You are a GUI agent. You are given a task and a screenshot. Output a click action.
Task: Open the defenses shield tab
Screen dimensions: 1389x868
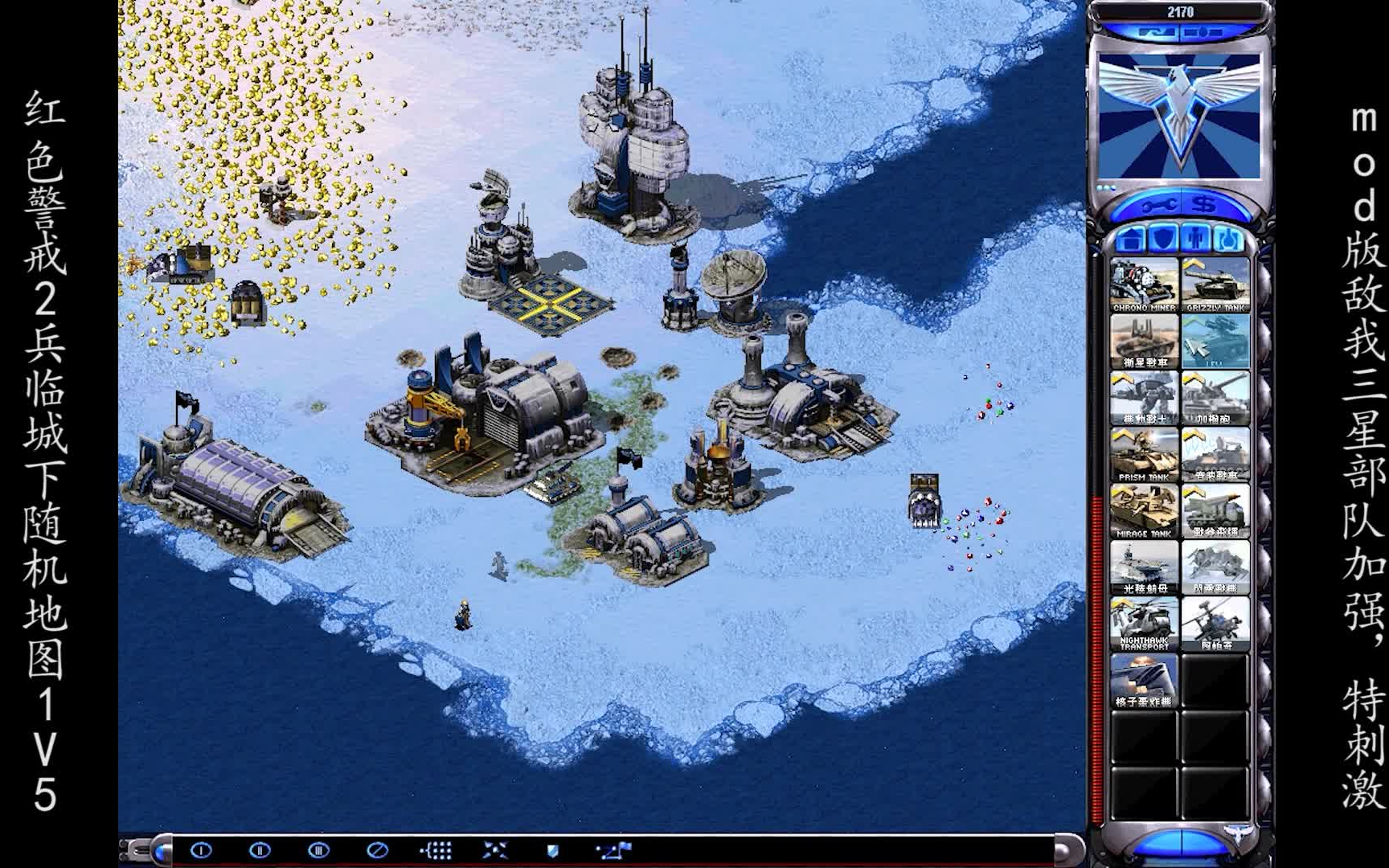click(x=1164, y=239)
